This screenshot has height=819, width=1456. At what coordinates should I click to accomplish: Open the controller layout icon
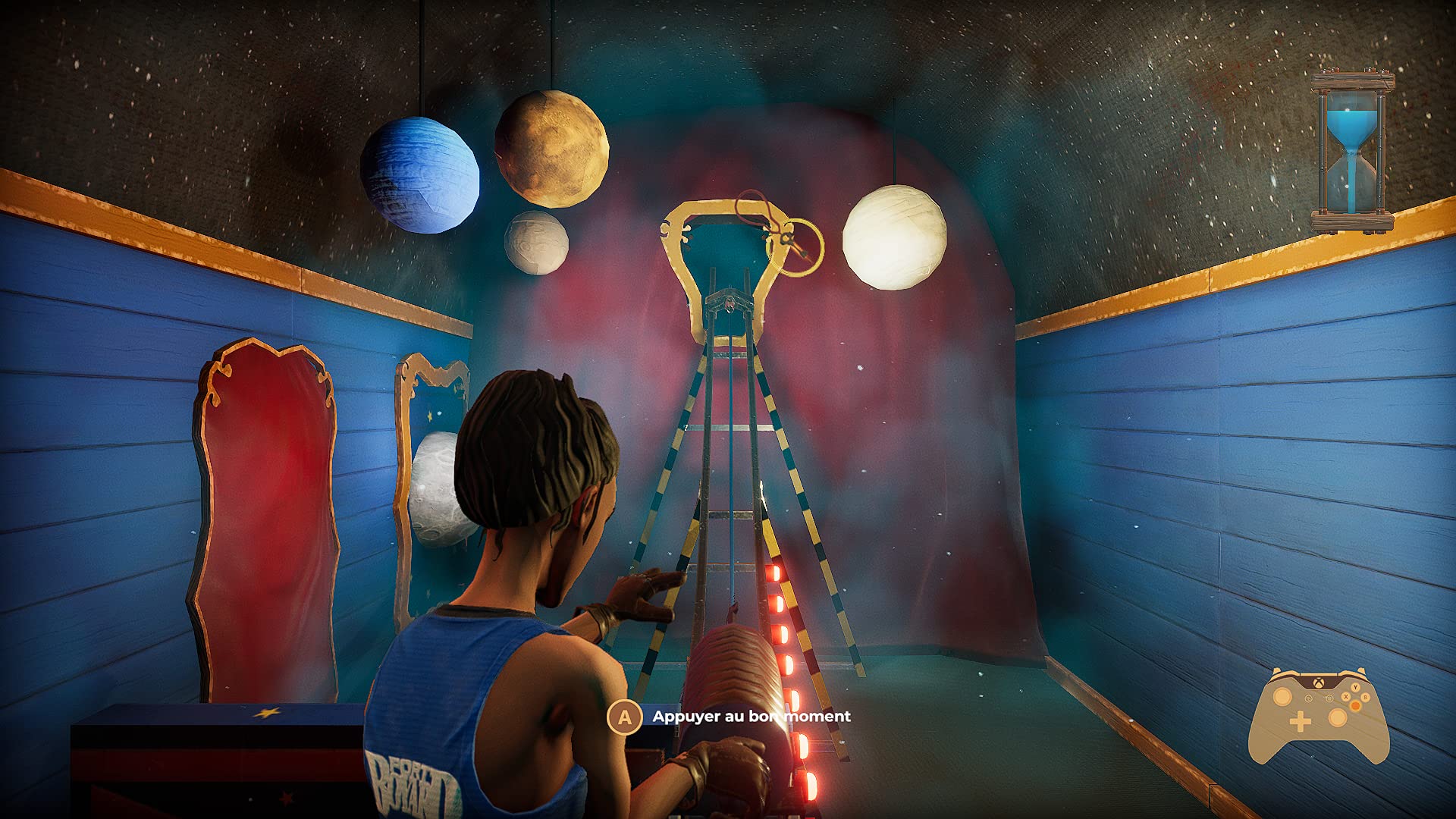(x=1318, y=714)
